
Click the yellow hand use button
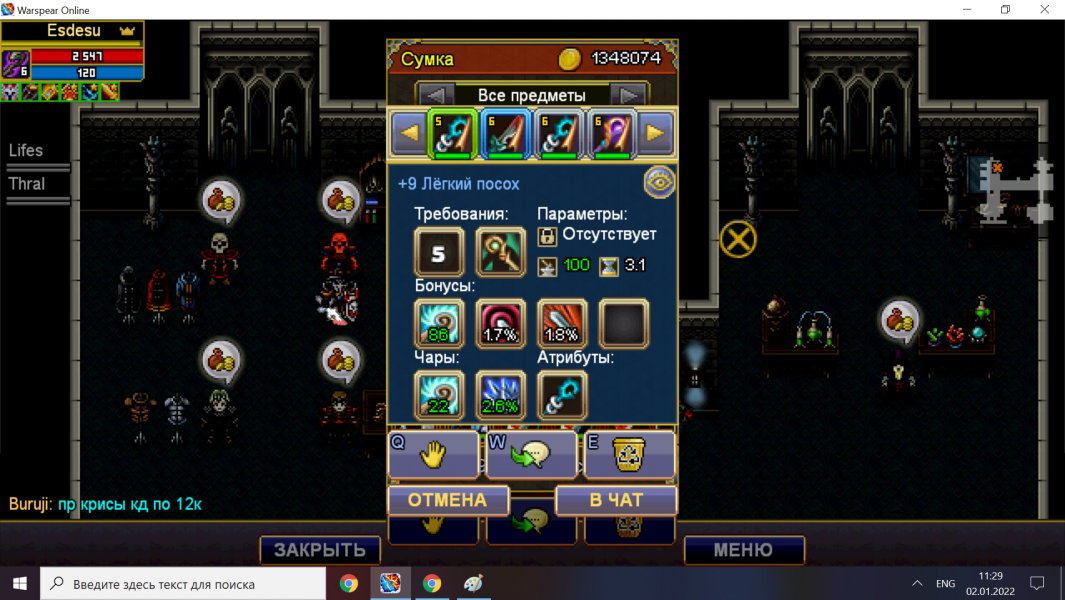(x=433, y=456)
